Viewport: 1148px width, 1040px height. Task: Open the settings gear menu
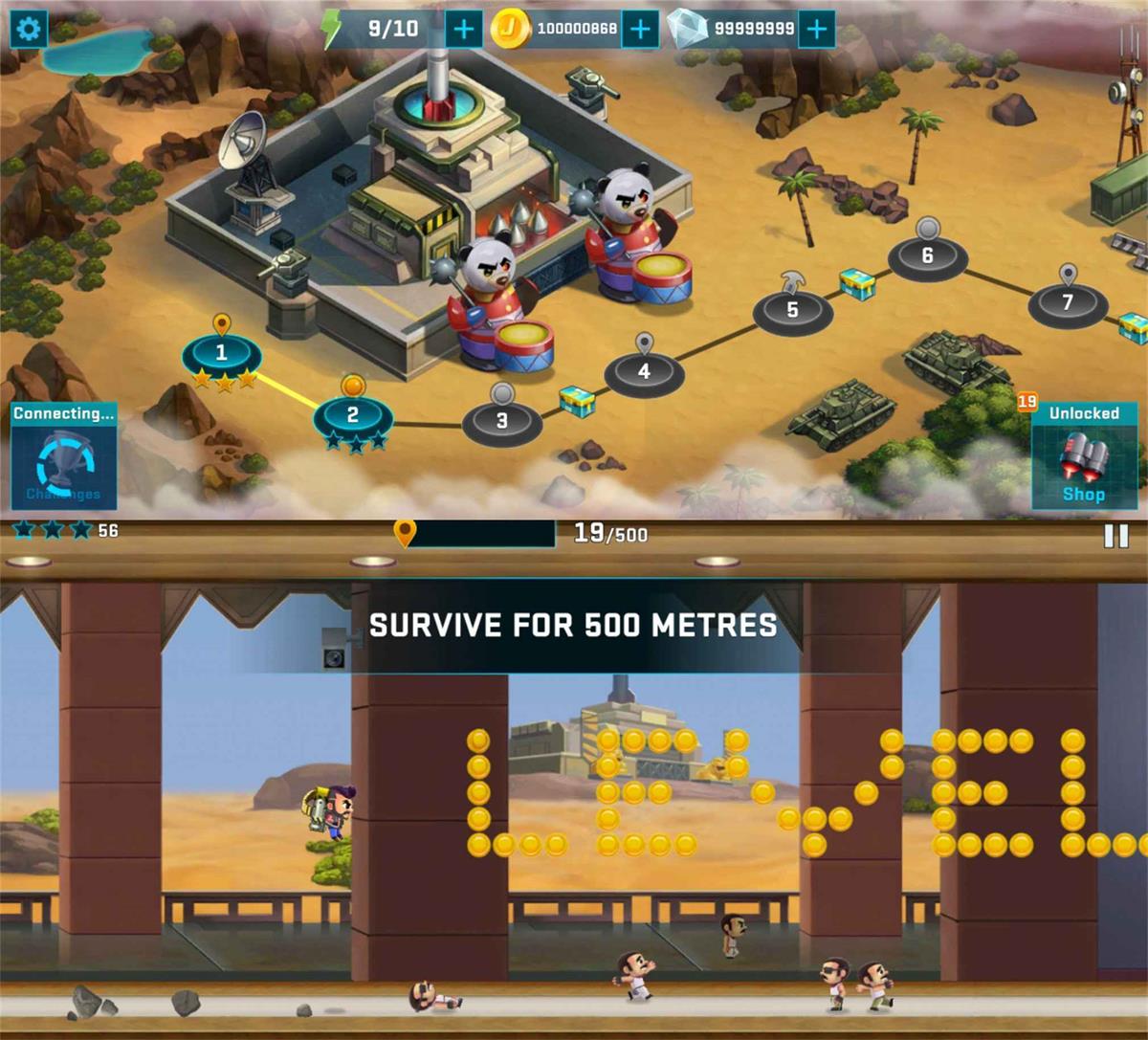point(29,29)
